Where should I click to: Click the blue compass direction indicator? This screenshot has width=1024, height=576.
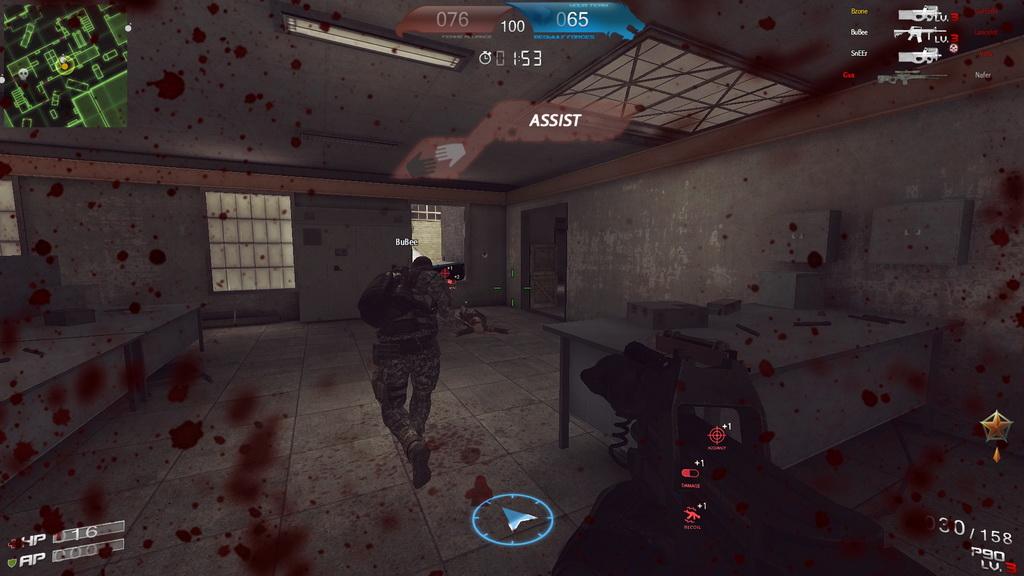click(512, 519)
